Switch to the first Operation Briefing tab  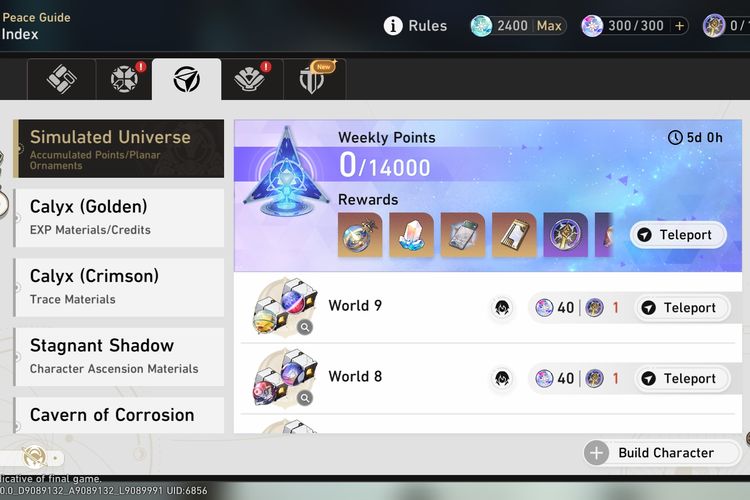61,80
